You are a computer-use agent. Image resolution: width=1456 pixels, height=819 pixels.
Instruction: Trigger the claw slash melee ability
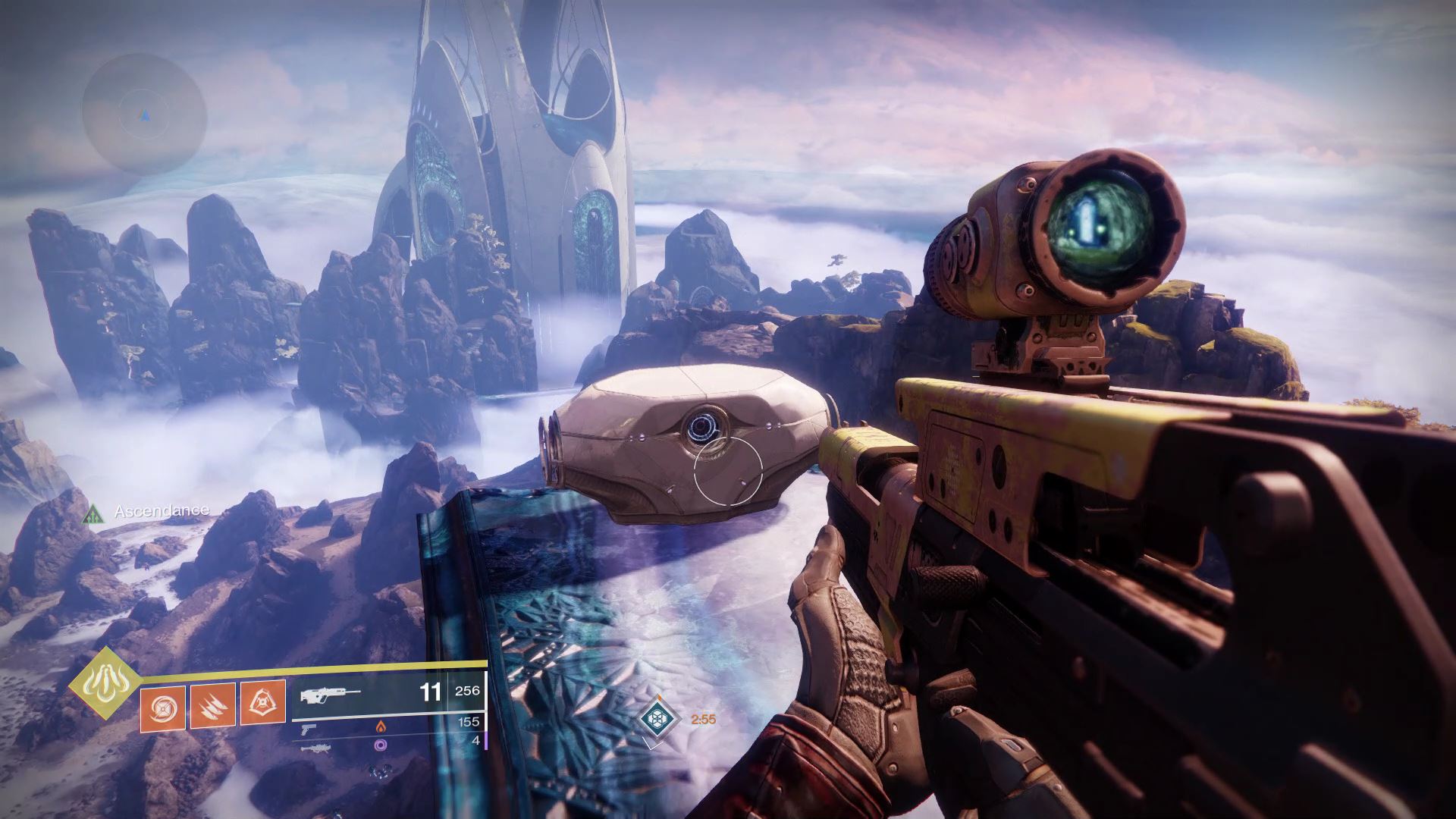pos(212,705)
